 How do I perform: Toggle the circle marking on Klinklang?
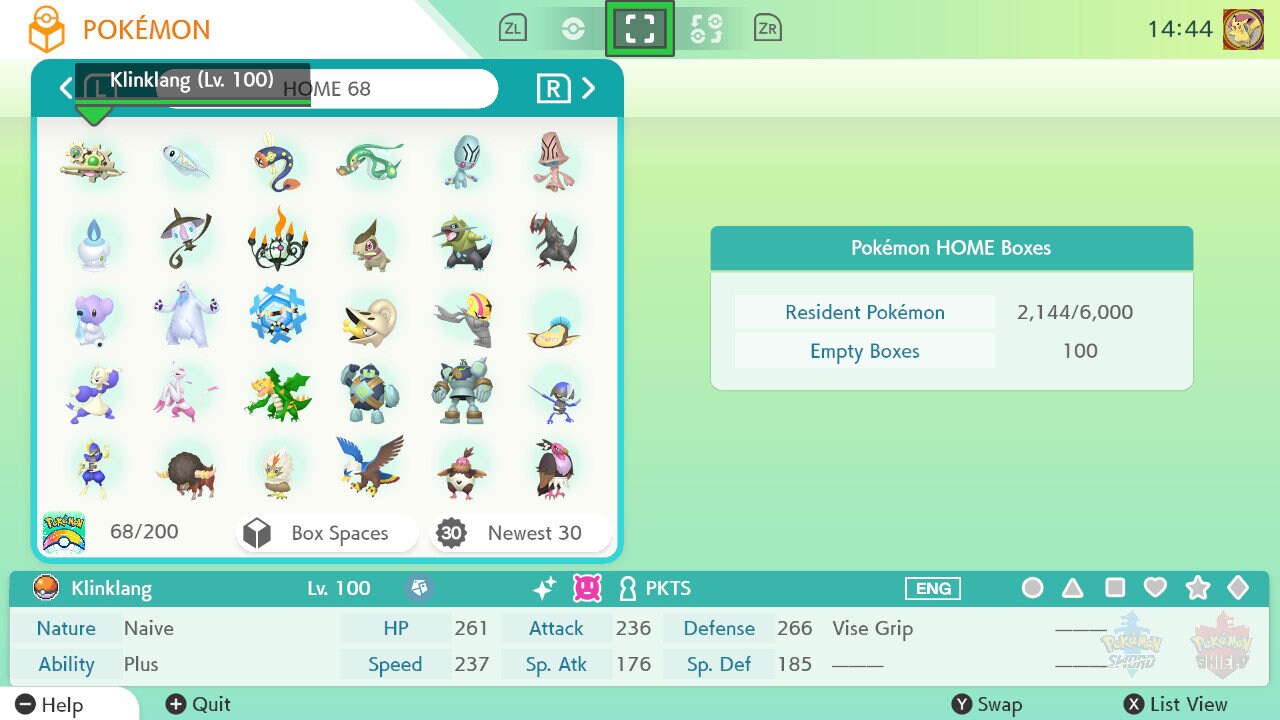tap(1032, 588)
